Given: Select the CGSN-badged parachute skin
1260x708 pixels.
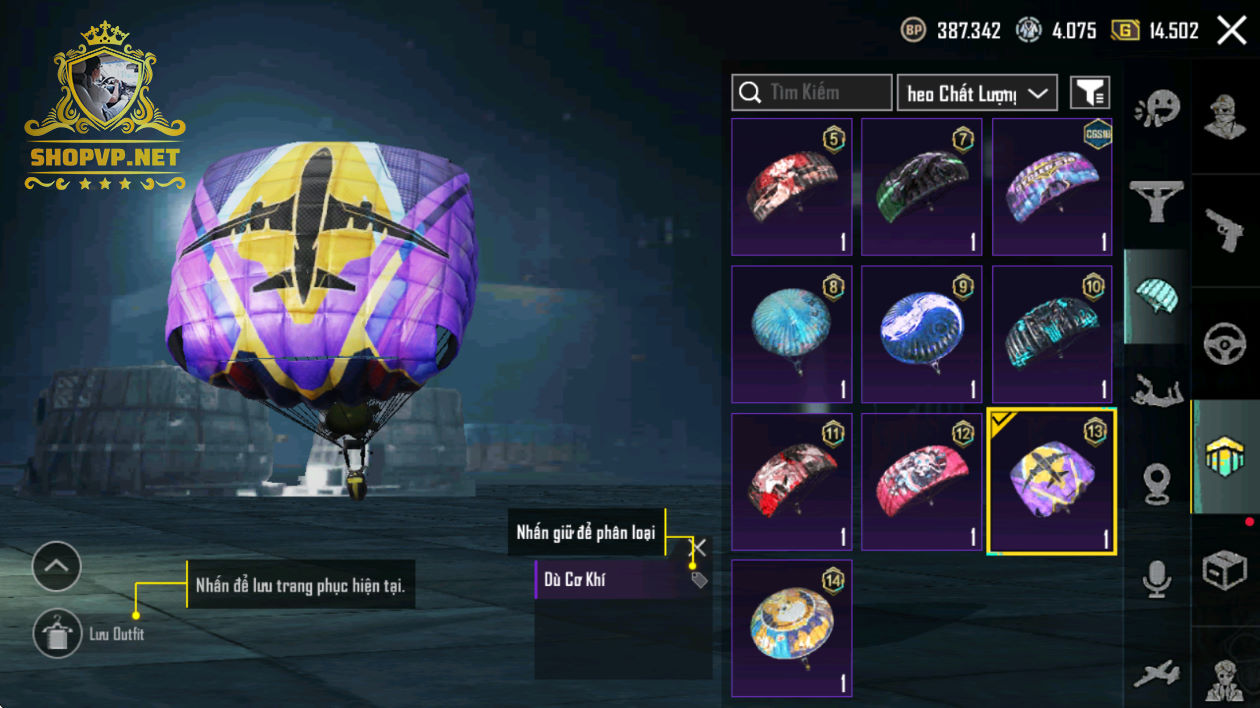Looking at the screenshot, I should click(x=1051, y=187).
